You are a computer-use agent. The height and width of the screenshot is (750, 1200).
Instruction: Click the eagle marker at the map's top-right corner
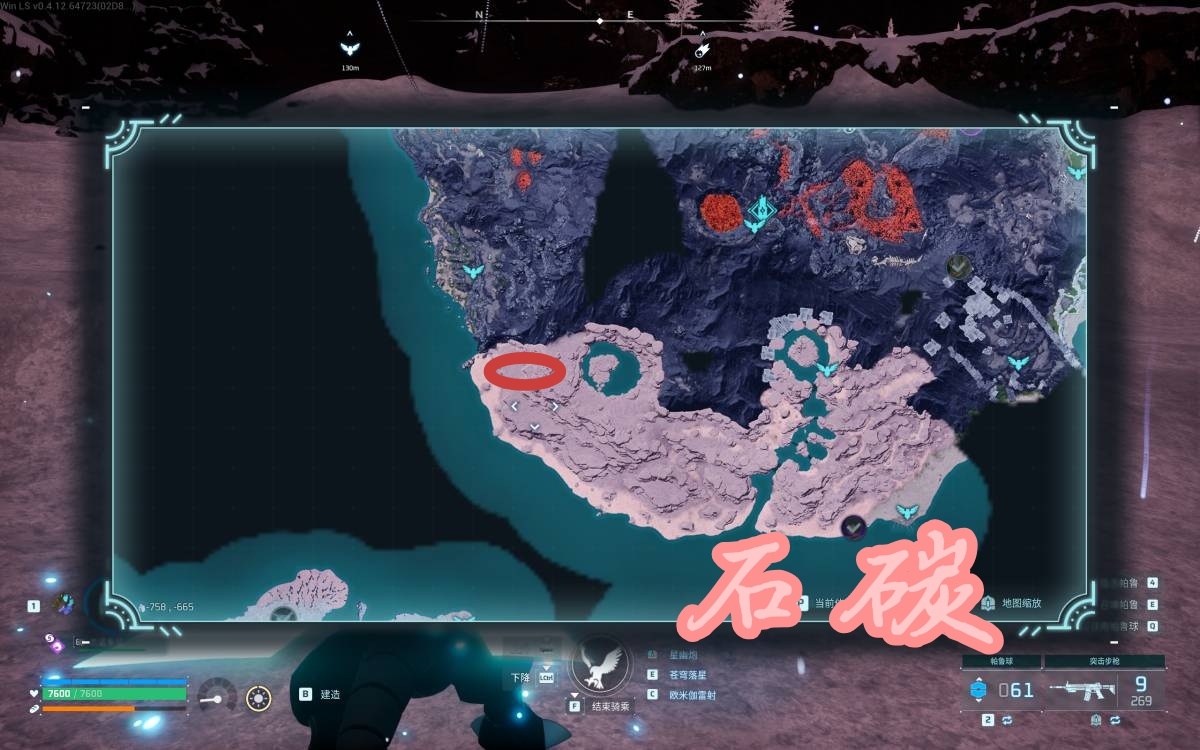(1076, 172)
